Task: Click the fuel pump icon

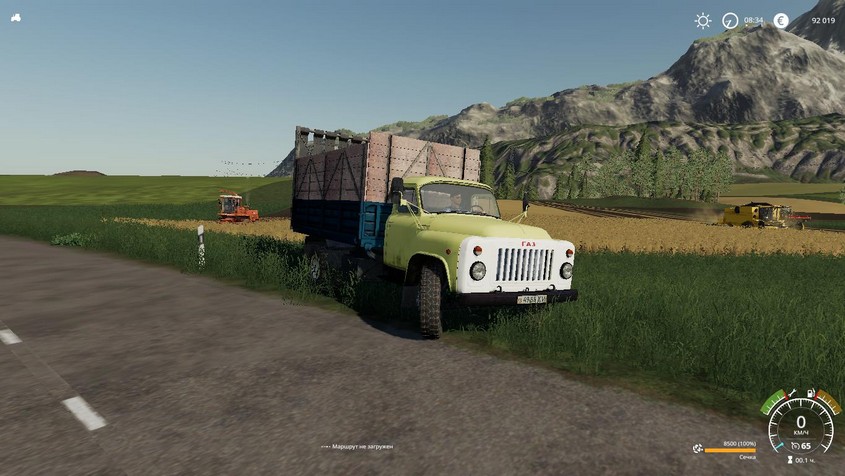Action: tap(810, 393)
